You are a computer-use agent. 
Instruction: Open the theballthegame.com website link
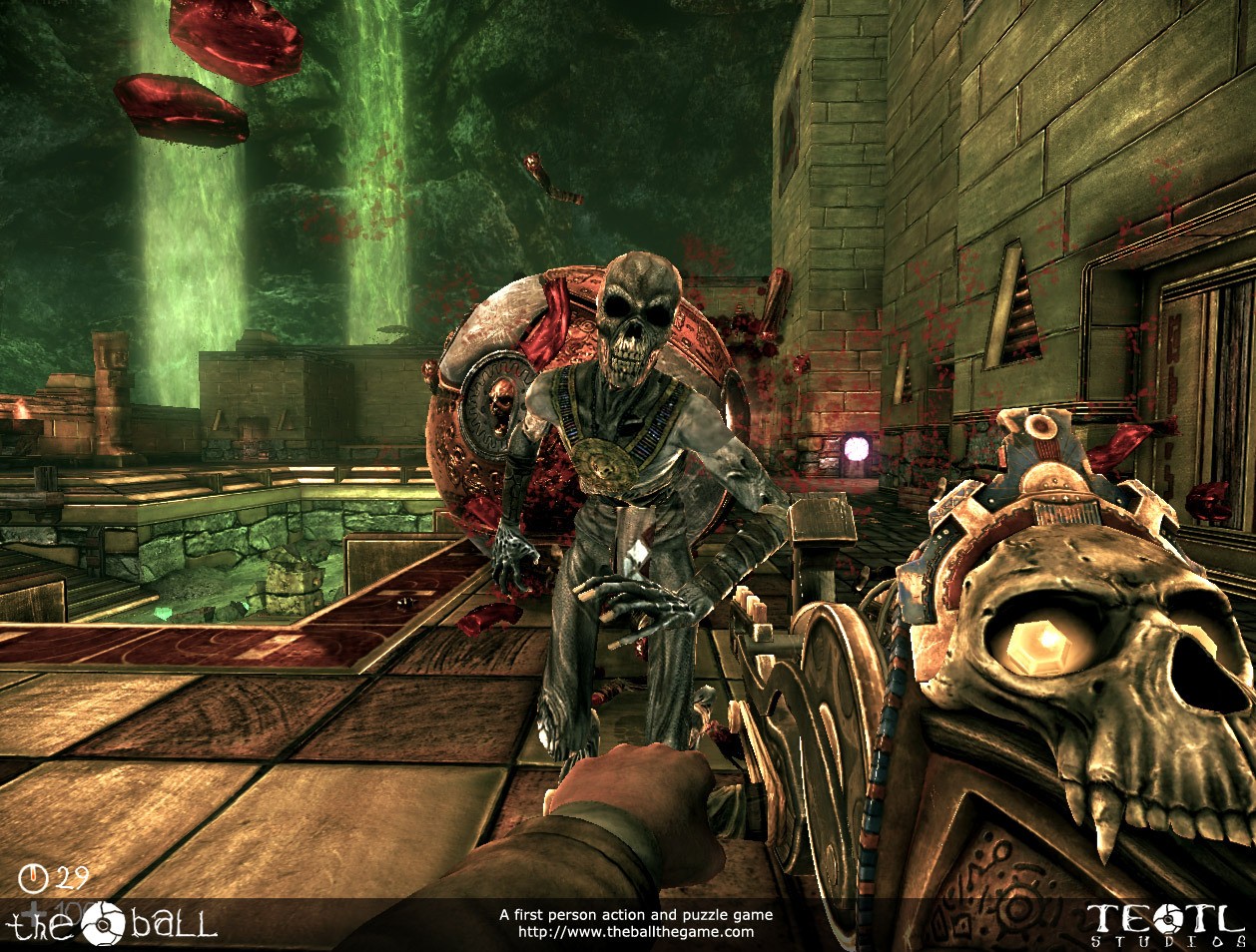[x=636, y=932]
